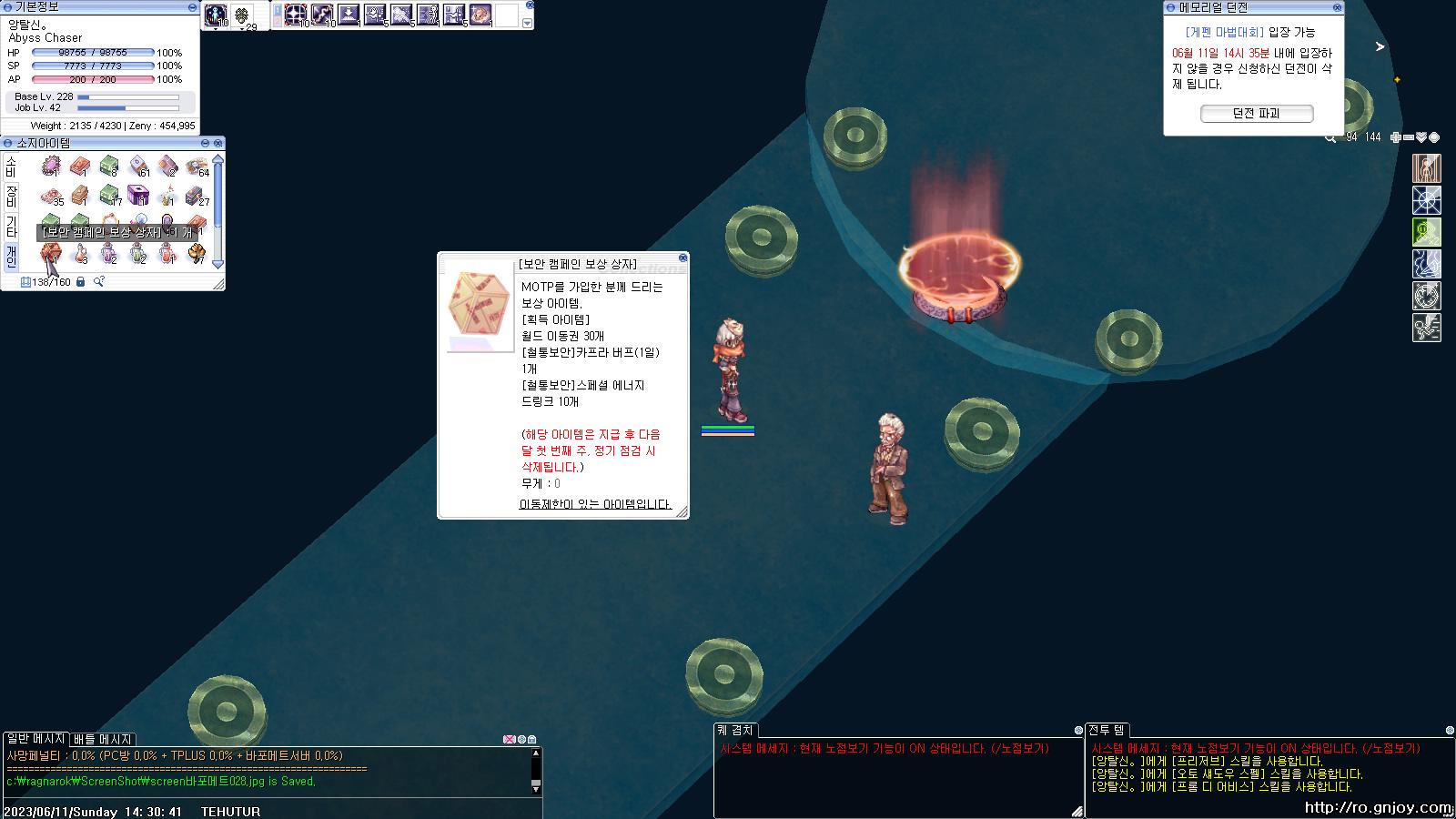Switch to the 기타 misc inventory tab
The width and height of the screenshot is (1456, 819).
coord(11,226)
